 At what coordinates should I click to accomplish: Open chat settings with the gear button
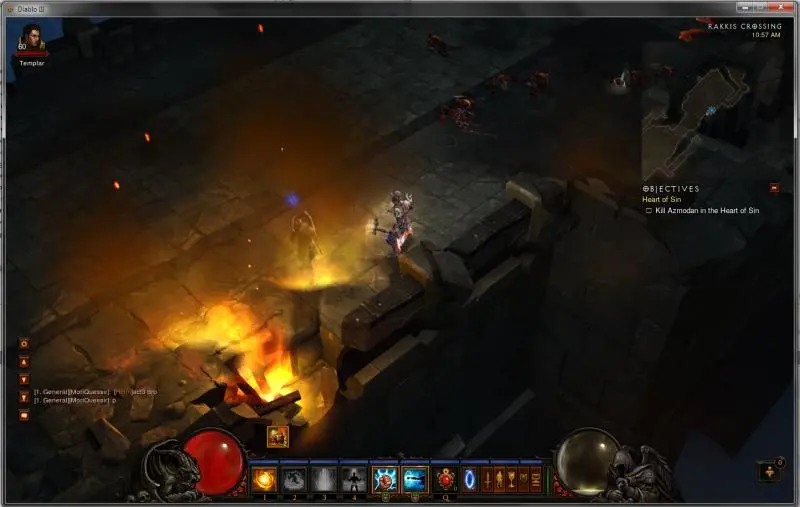[25, 343]
